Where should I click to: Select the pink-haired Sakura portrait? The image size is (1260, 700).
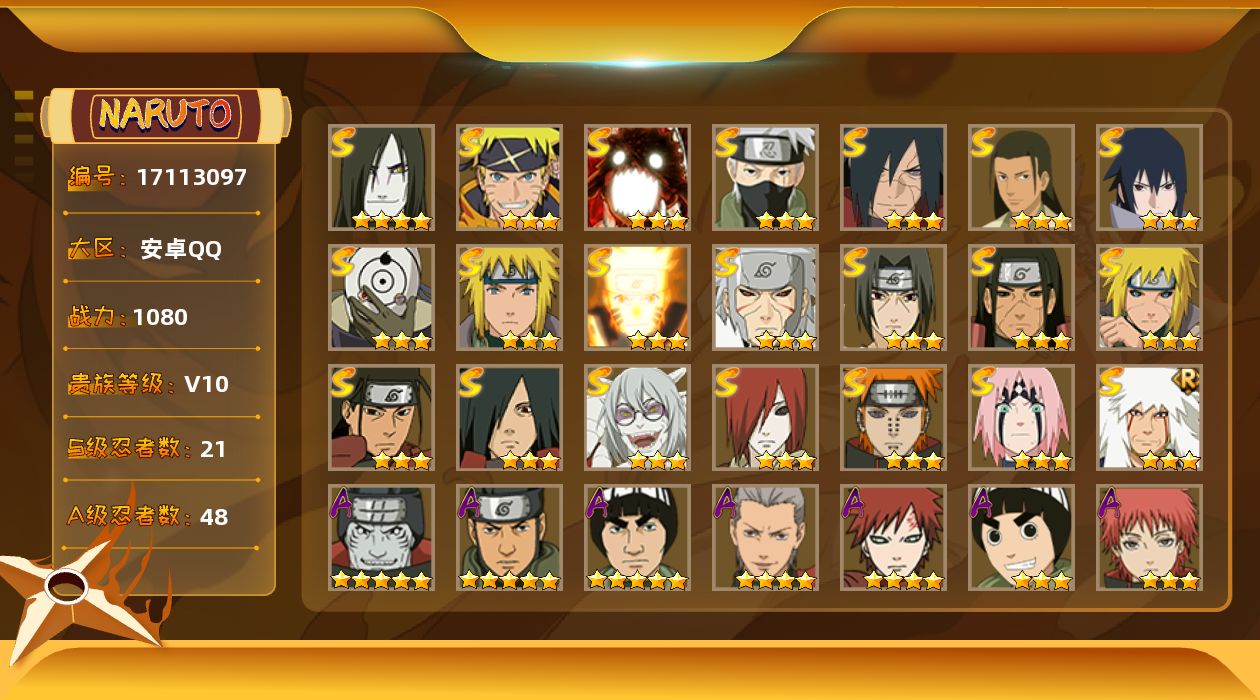click(x=1021, y=417)
